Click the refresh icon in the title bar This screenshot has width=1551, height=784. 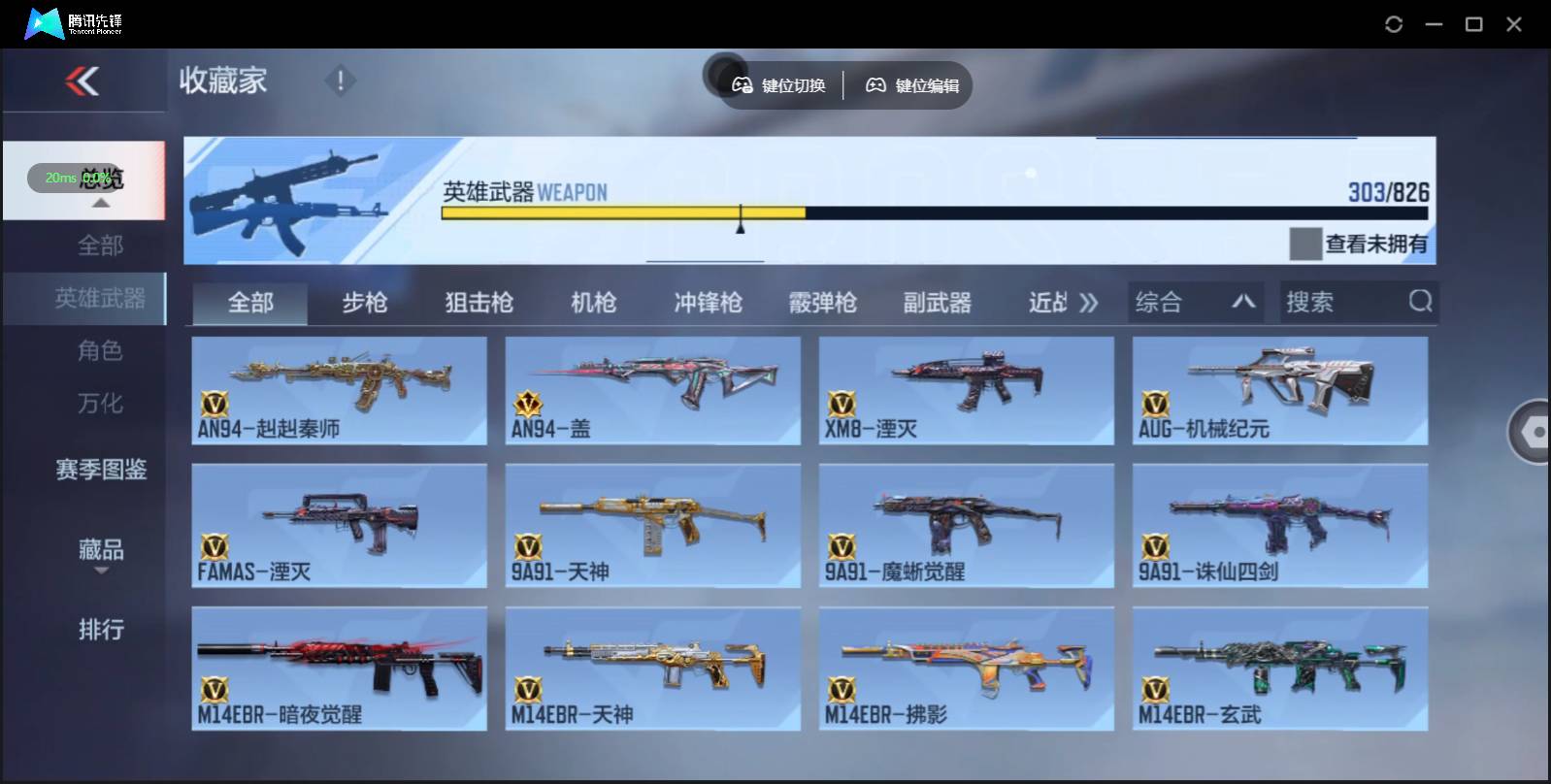point(1395,23)
